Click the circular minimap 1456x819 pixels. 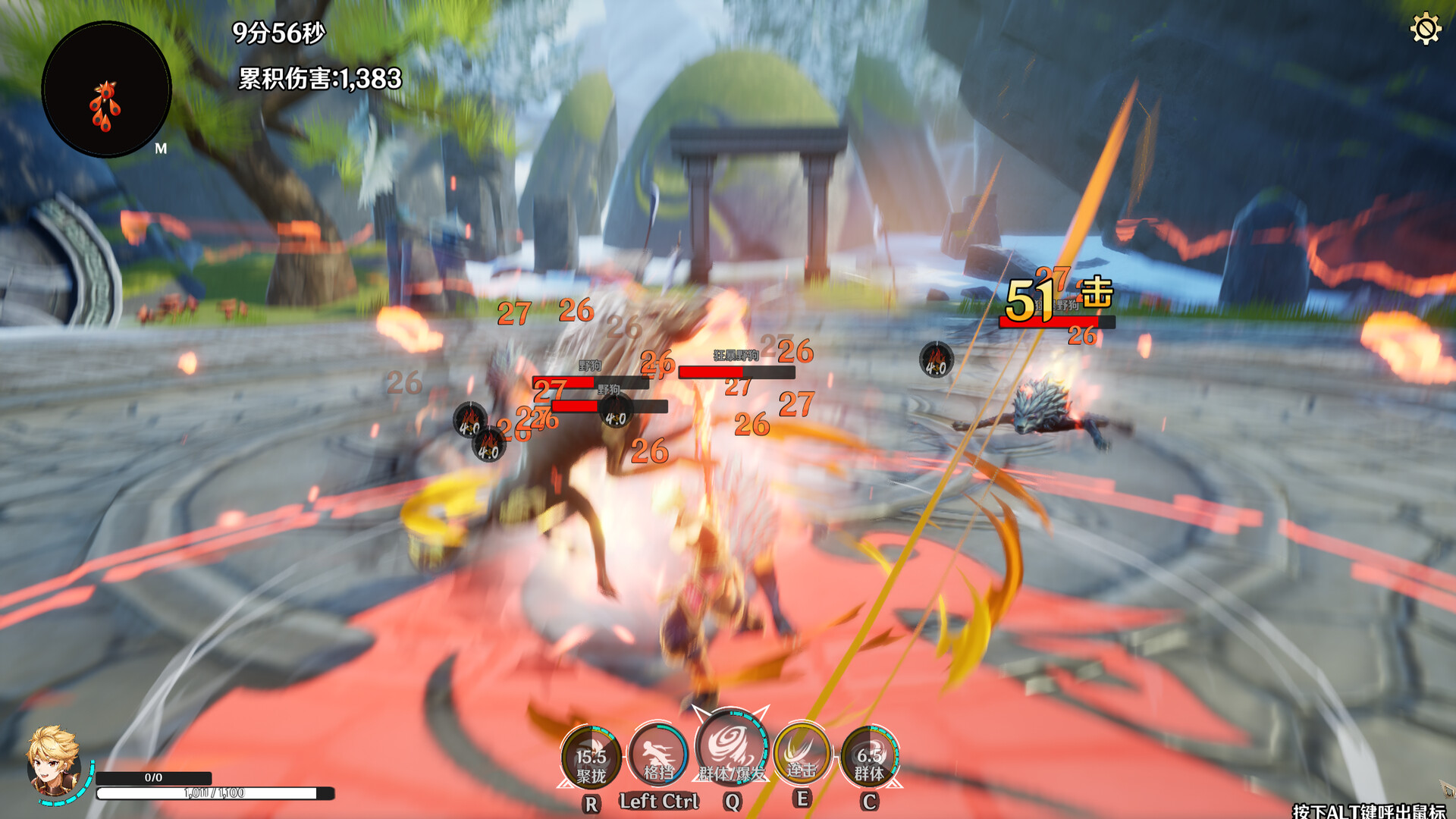pyautogui.click(x=106, y=89)
